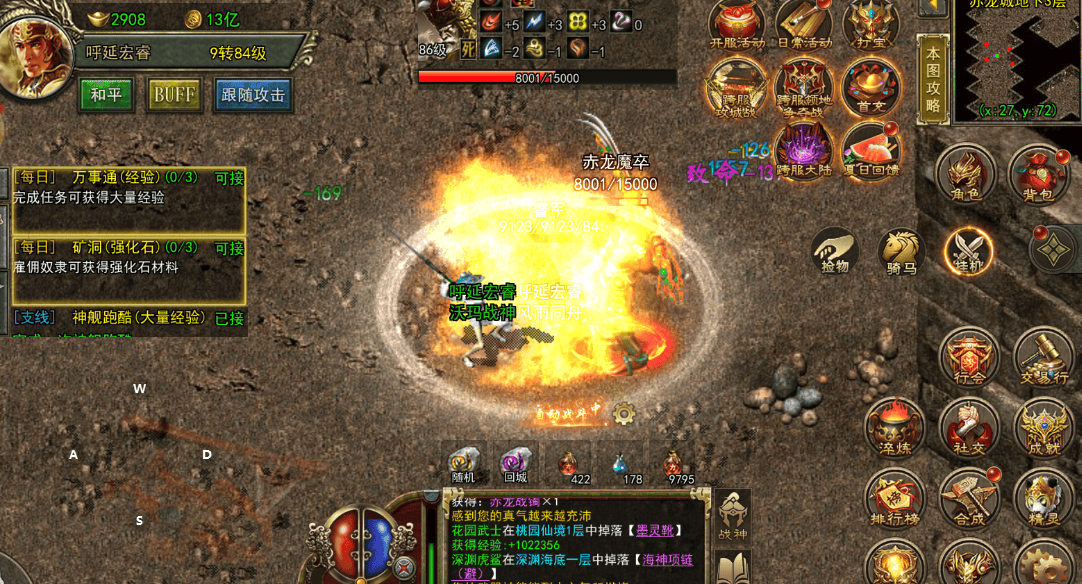
Task: Accept the 矿洞 strengthening stone daily quest
Action: point(229,249)
